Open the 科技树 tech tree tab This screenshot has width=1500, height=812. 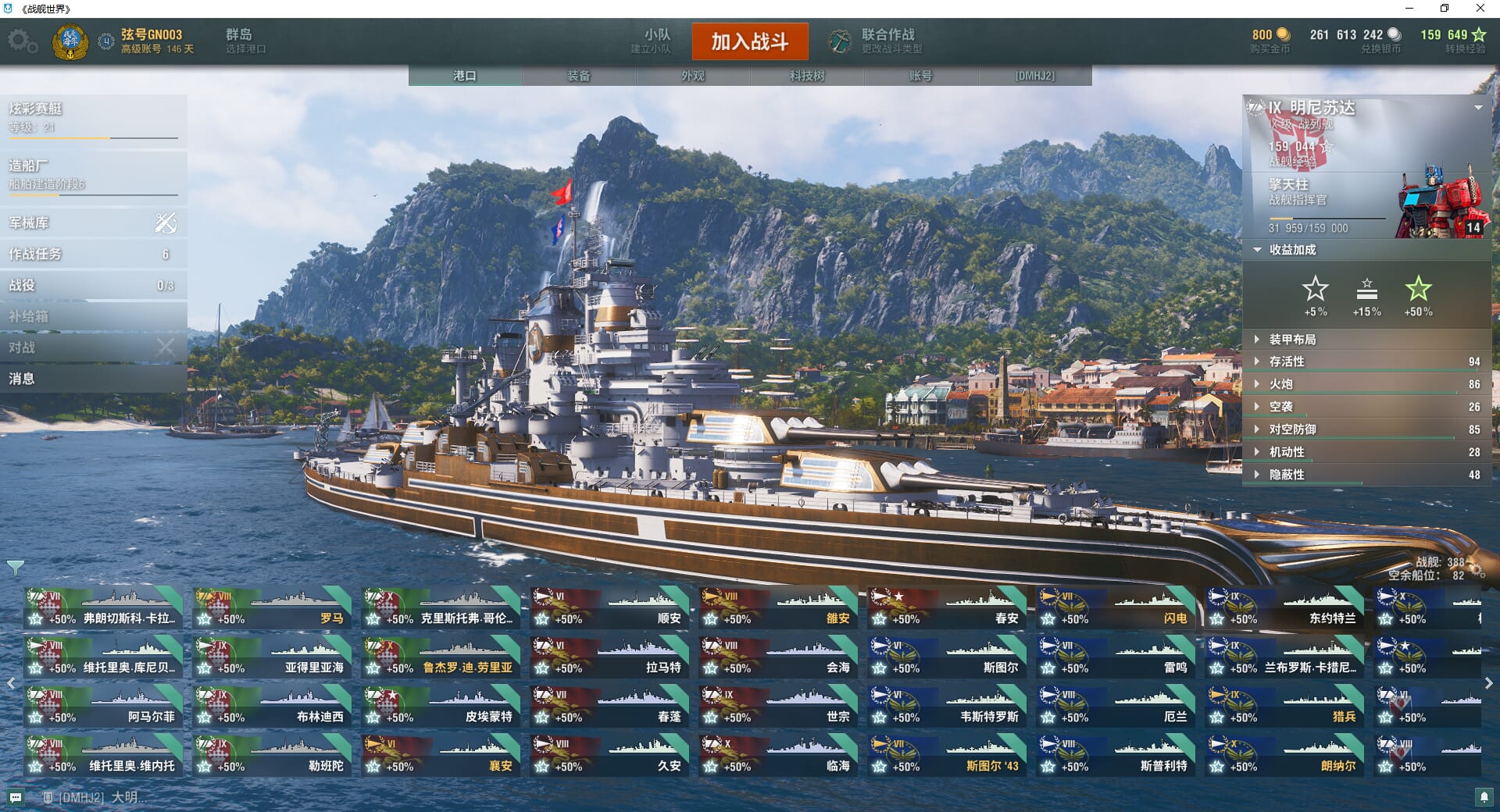coord(807,76)
